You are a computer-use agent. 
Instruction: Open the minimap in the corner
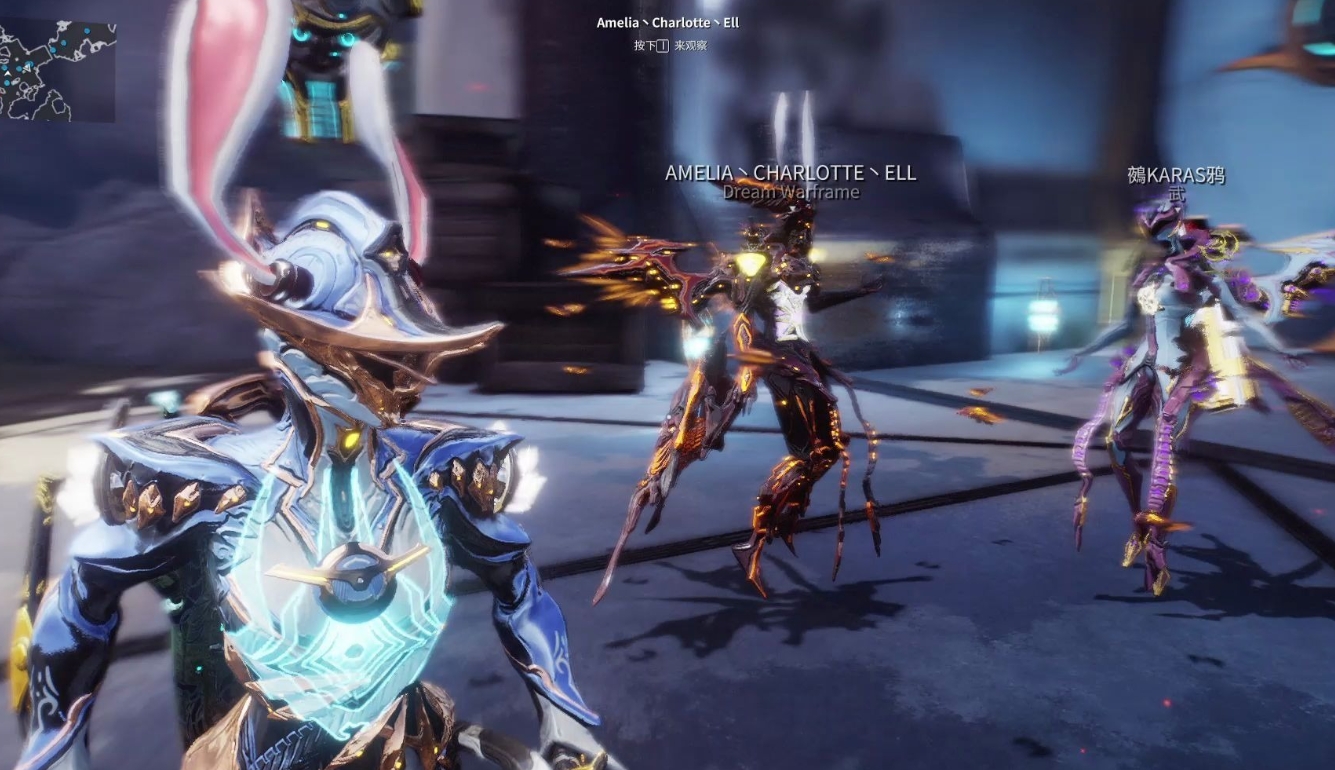point(57,70)
